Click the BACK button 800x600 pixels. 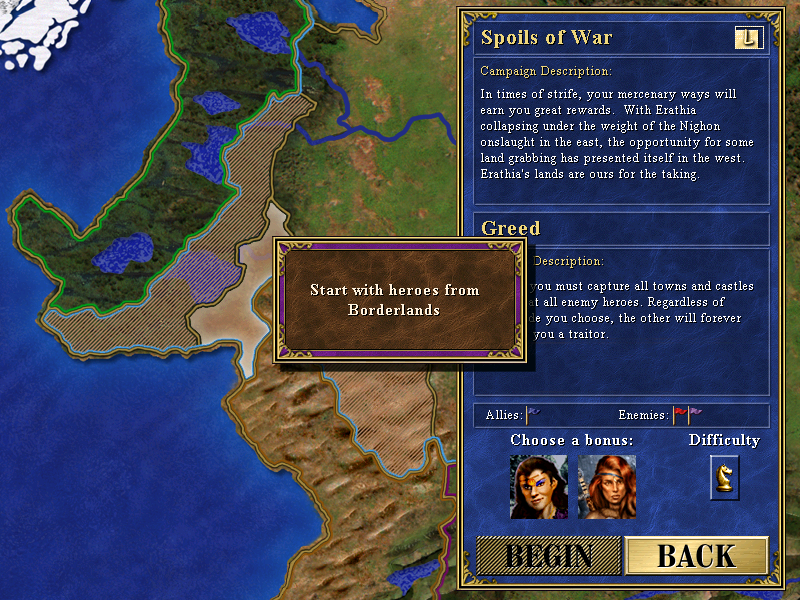pyautogui.click(x=696, y=556)
